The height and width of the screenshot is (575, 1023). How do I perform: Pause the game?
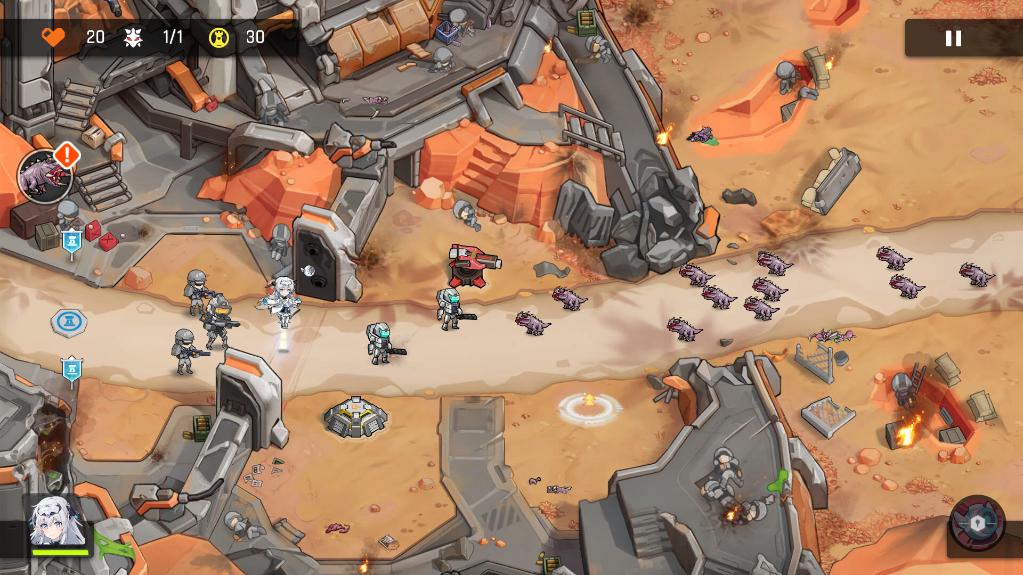pos(953,38)
